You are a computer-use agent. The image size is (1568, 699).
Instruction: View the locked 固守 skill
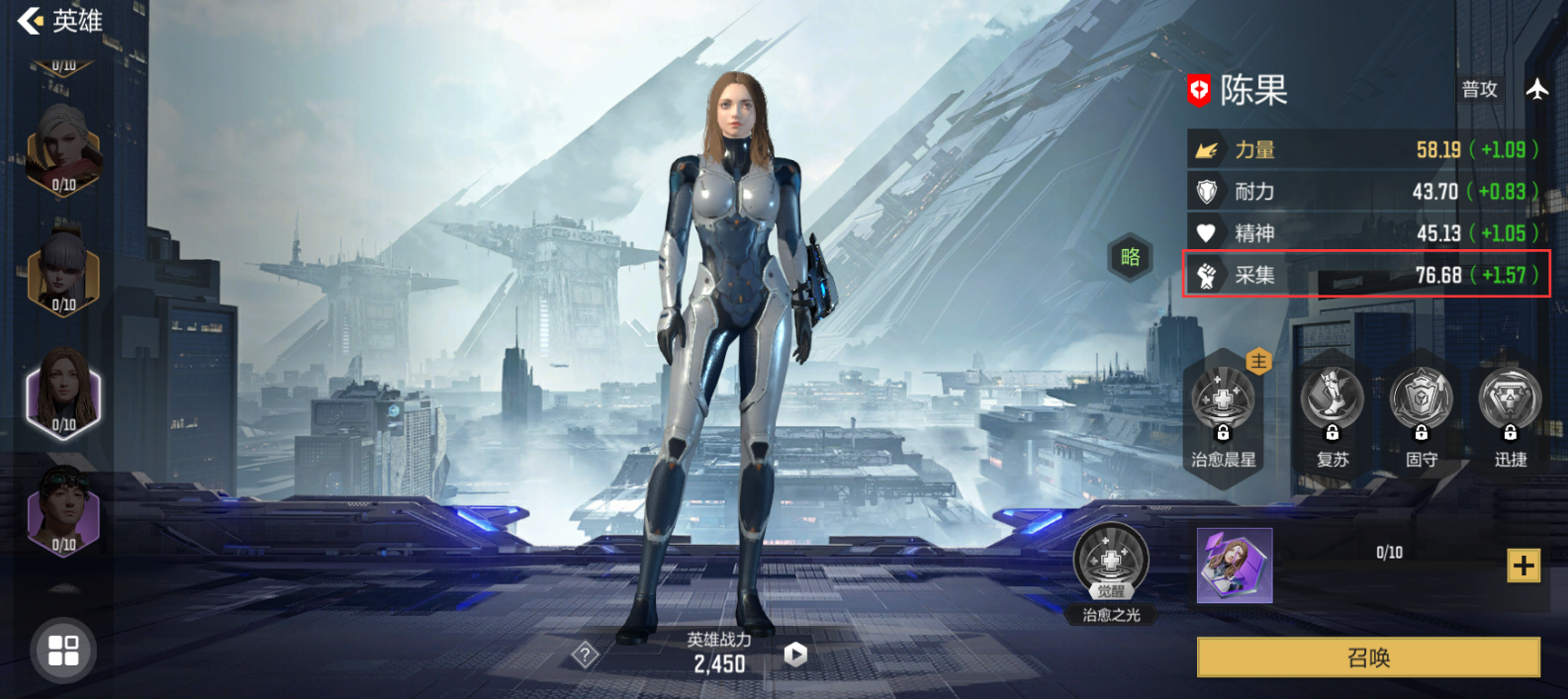[x=1421, y=402]
